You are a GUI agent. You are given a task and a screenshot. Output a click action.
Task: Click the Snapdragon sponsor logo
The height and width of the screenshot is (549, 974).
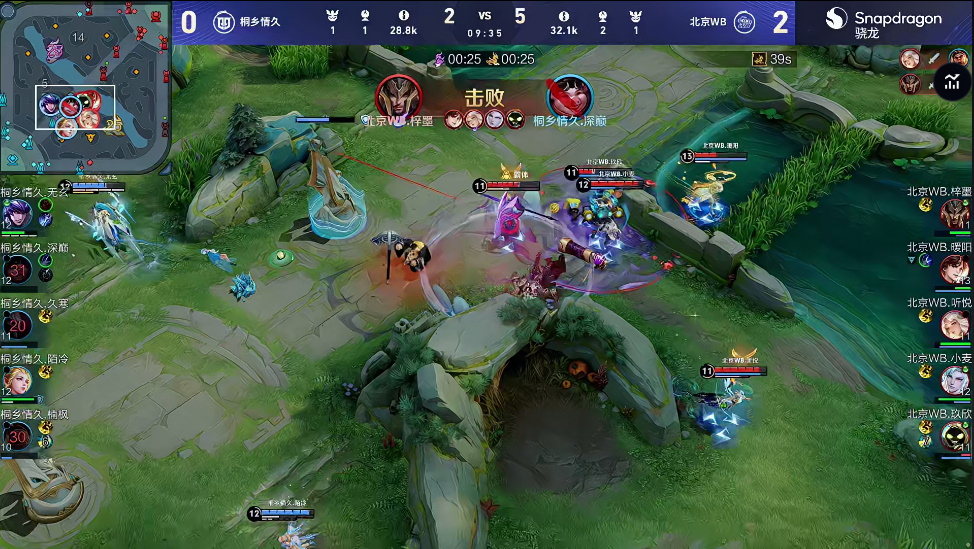[x=883, y=22]
